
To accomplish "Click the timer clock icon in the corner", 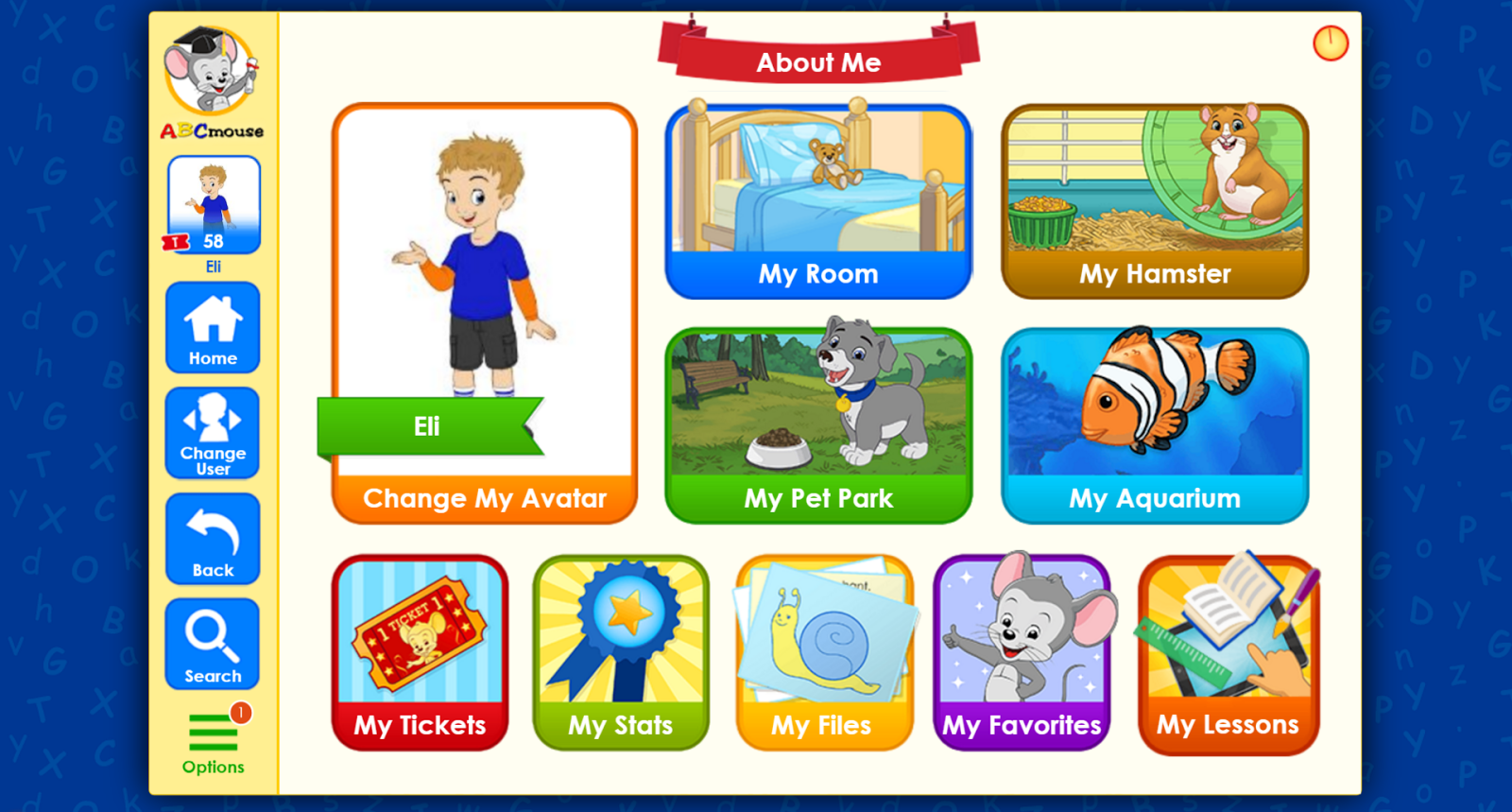I will click(x=1330, y=43).
